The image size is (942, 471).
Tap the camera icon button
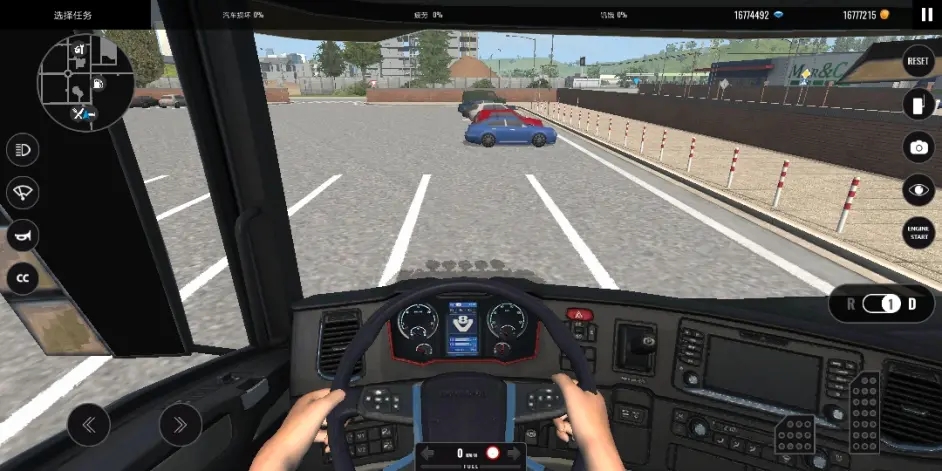tap(918, 147)
